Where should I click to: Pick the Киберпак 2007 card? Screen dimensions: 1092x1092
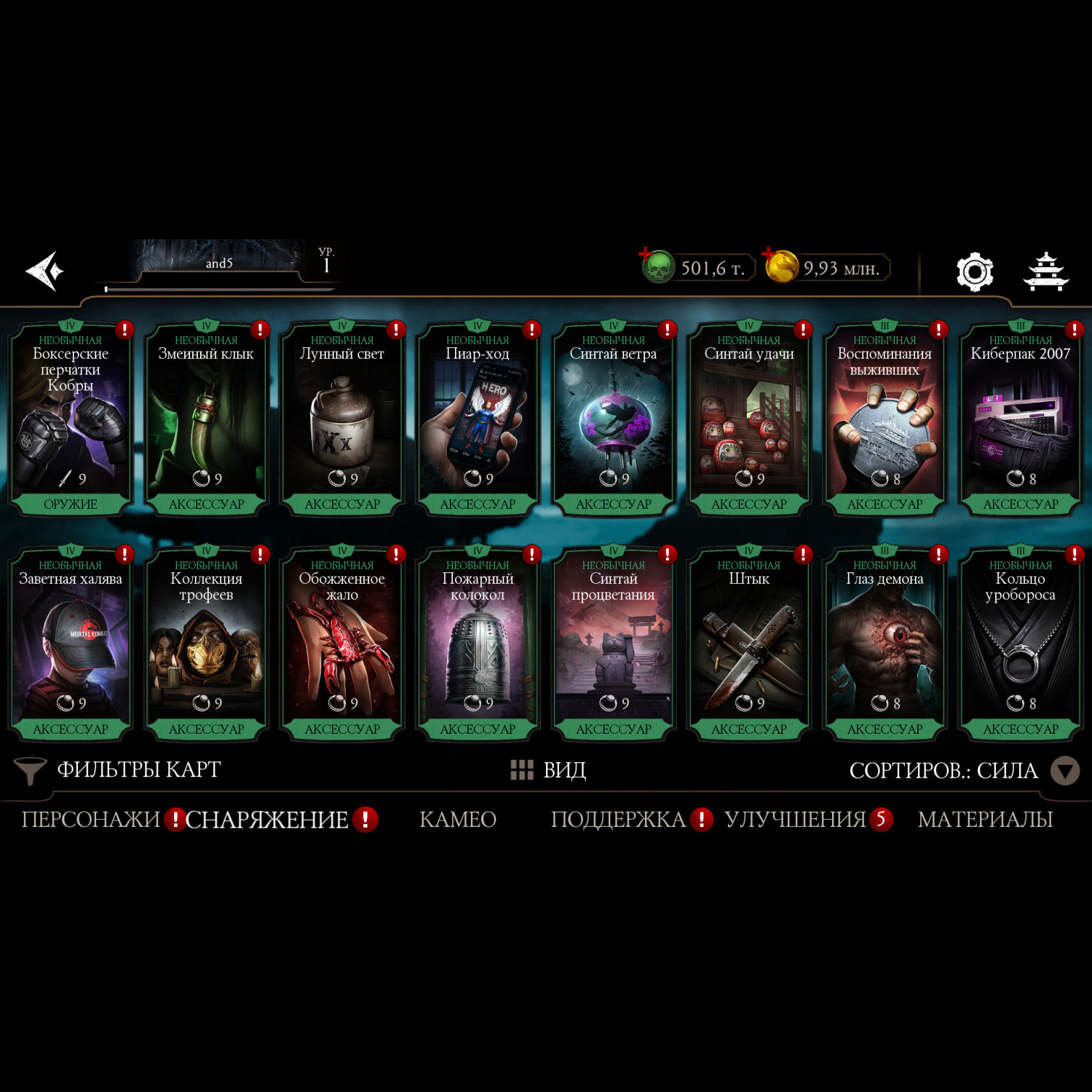1020,419
